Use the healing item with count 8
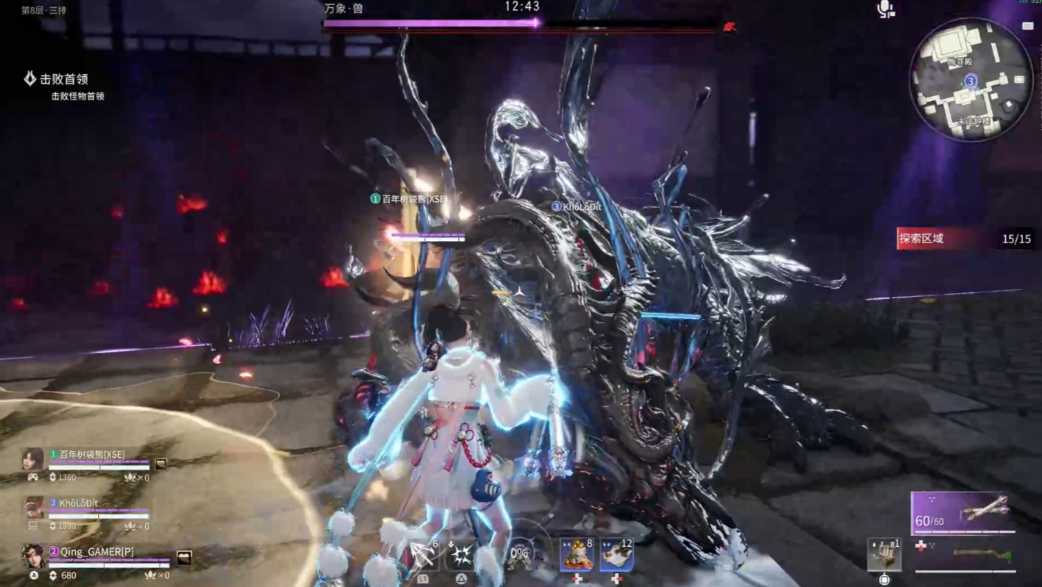The image size is (1042, 587). pyautogui.click(x=577, y=553)
